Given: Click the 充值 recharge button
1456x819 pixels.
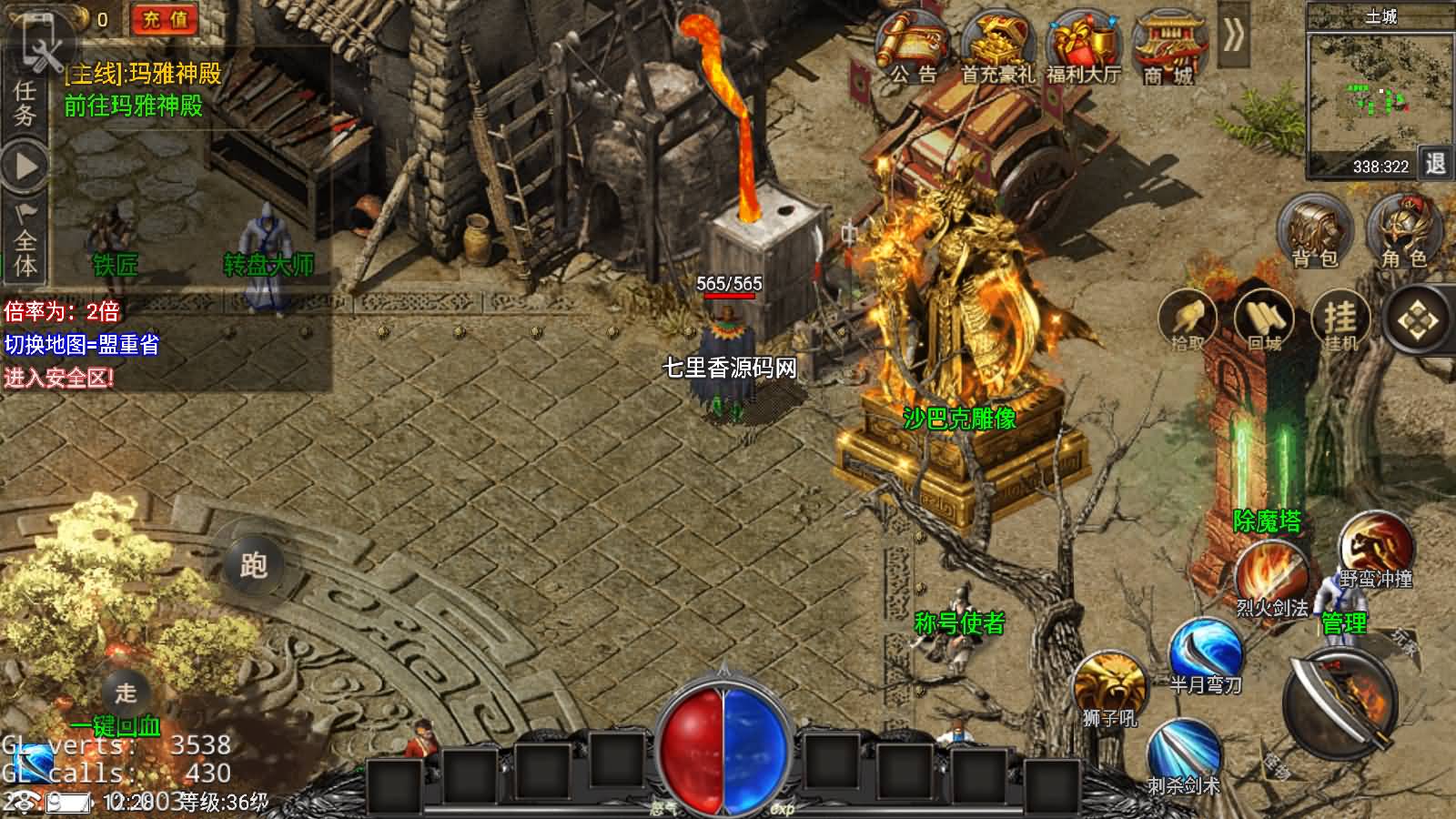Looking at the screenshot, I should [165, 19].
